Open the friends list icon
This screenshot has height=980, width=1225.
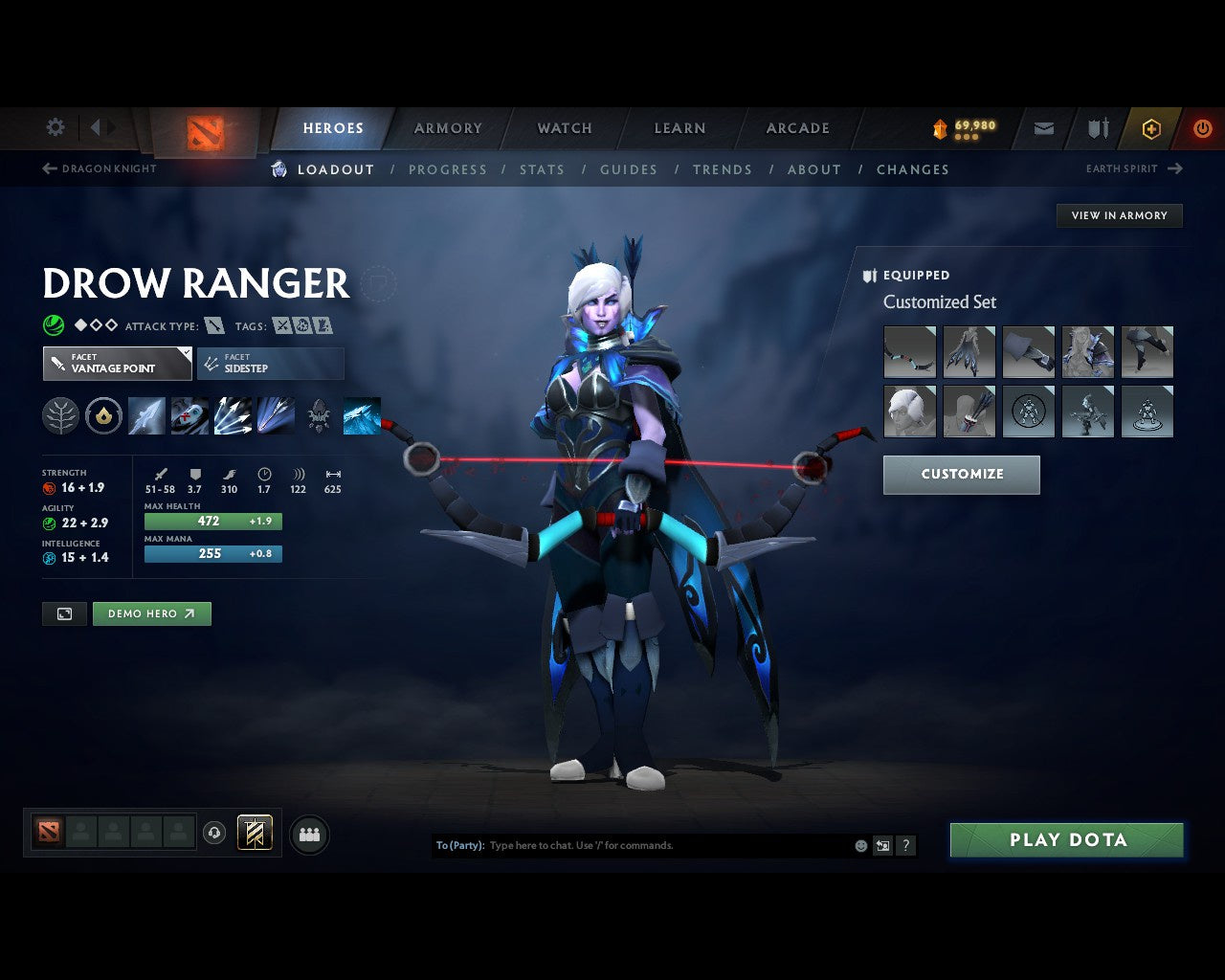(x=309, y=834)
